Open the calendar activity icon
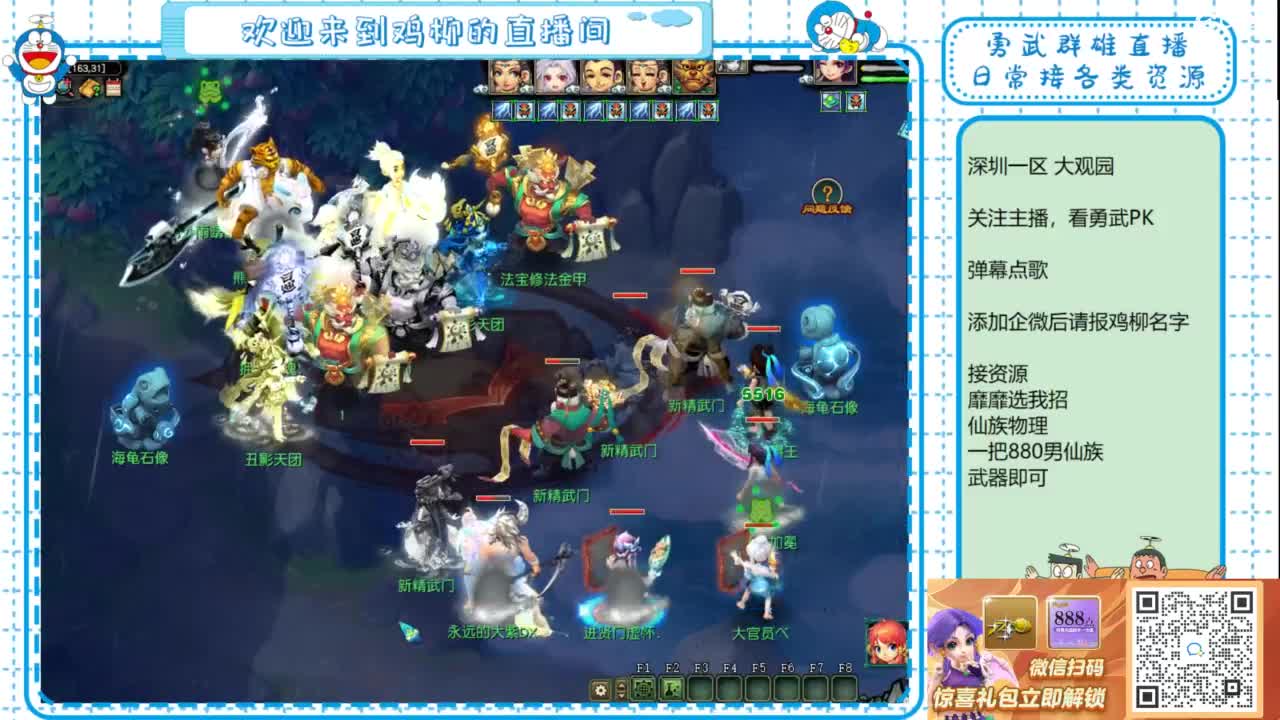1280x720 pixels. click(113, 86)
